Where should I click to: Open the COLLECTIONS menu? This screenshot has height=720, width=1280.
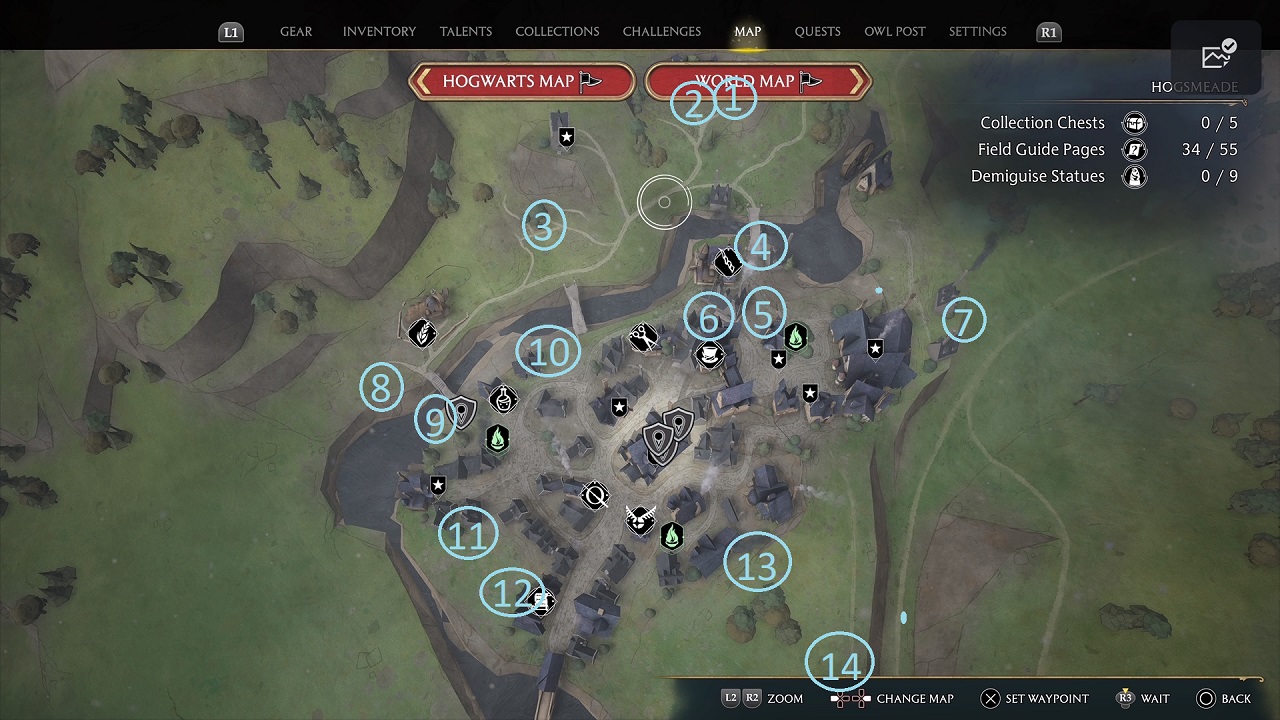(x=557, y=31)
